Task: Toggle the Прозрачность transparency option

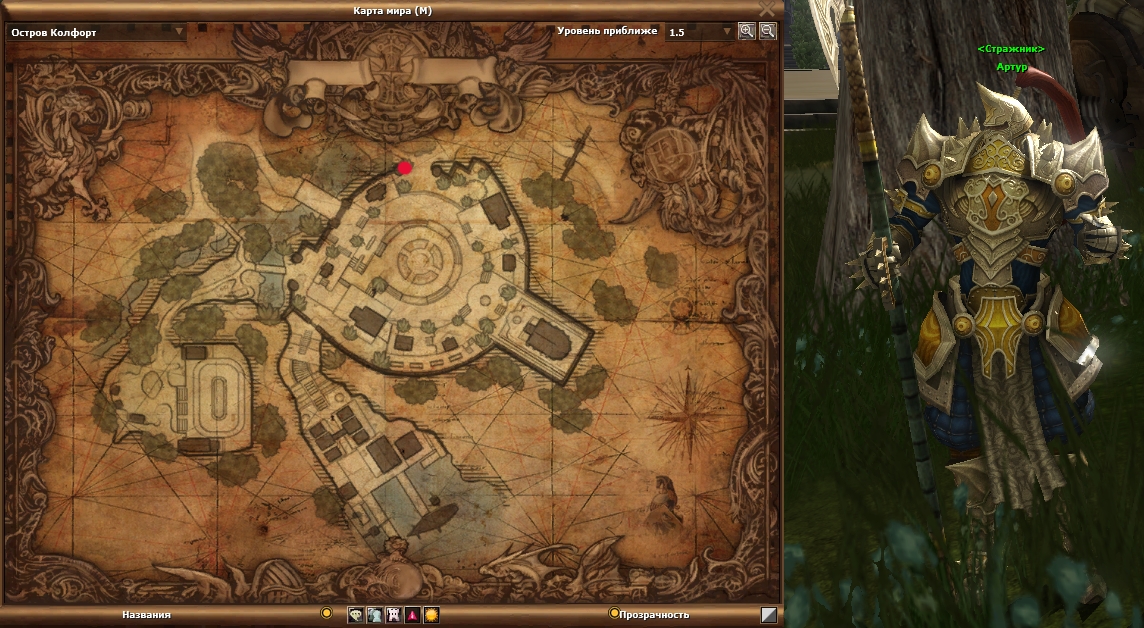Action: pos(614,613)
